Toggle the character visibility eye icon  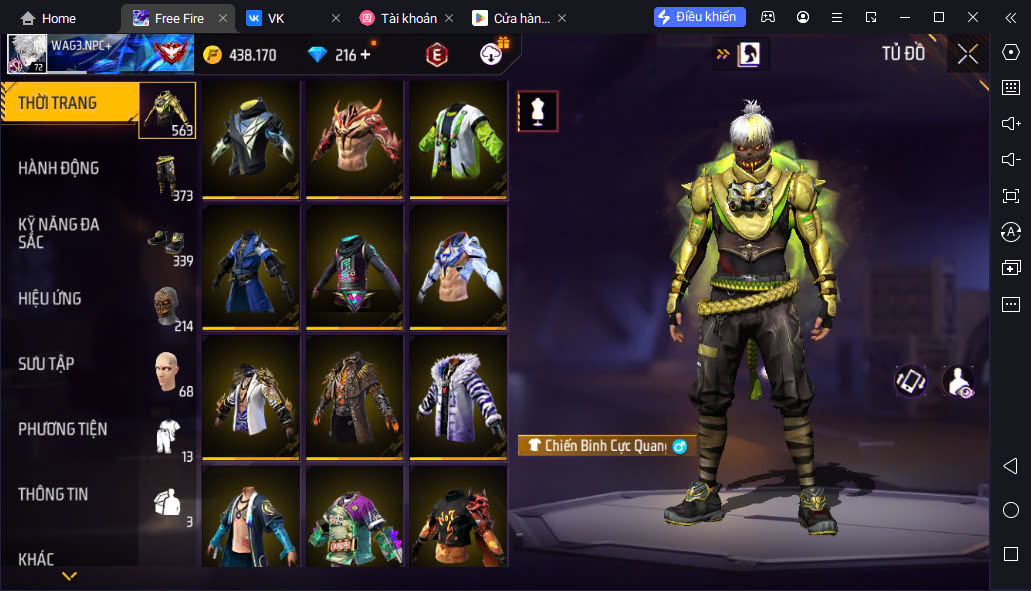point(958,381)
